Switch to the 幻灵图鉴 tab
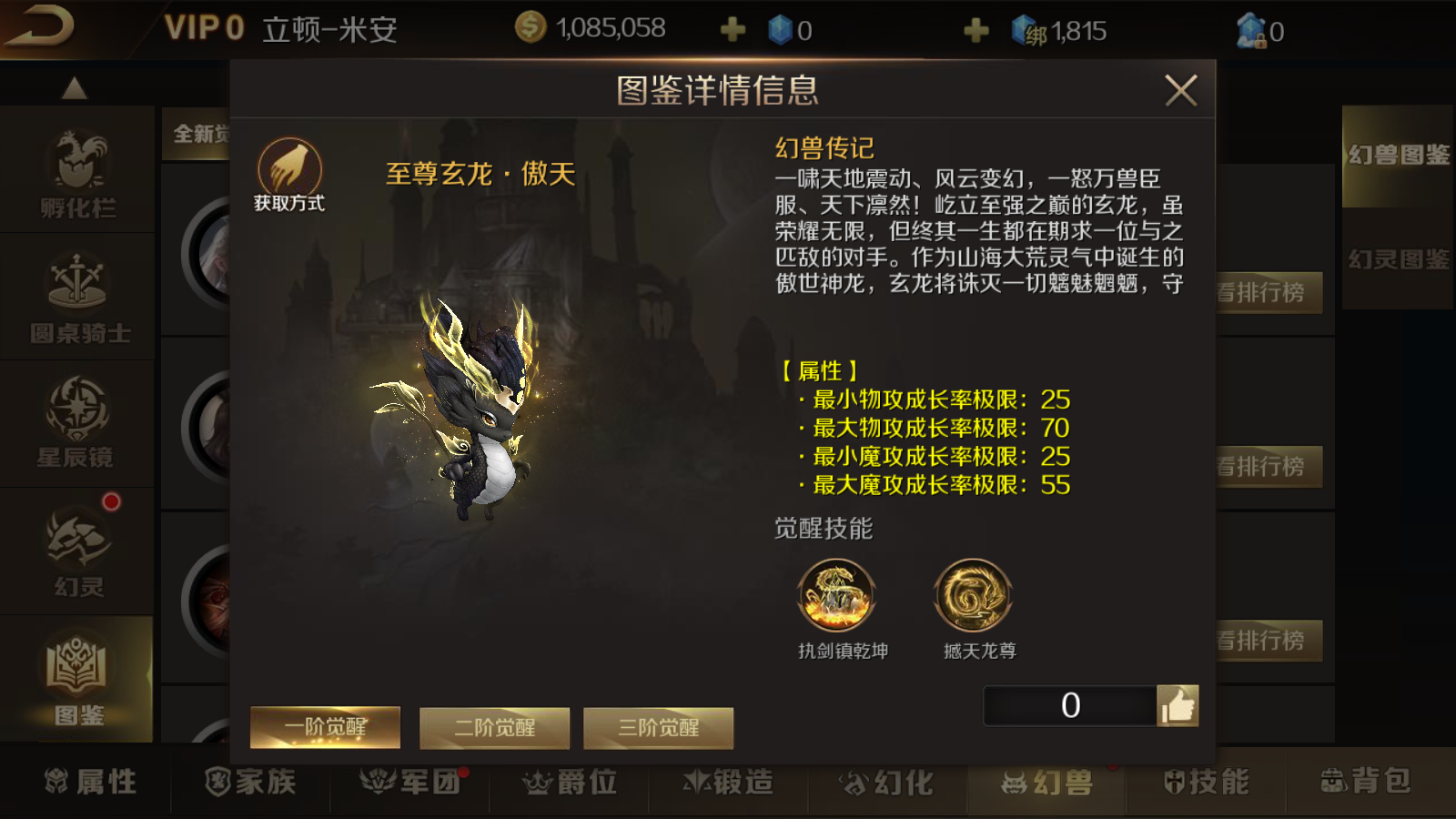The height and width of the screenshot is (819, 1456). pos(1398,260)
